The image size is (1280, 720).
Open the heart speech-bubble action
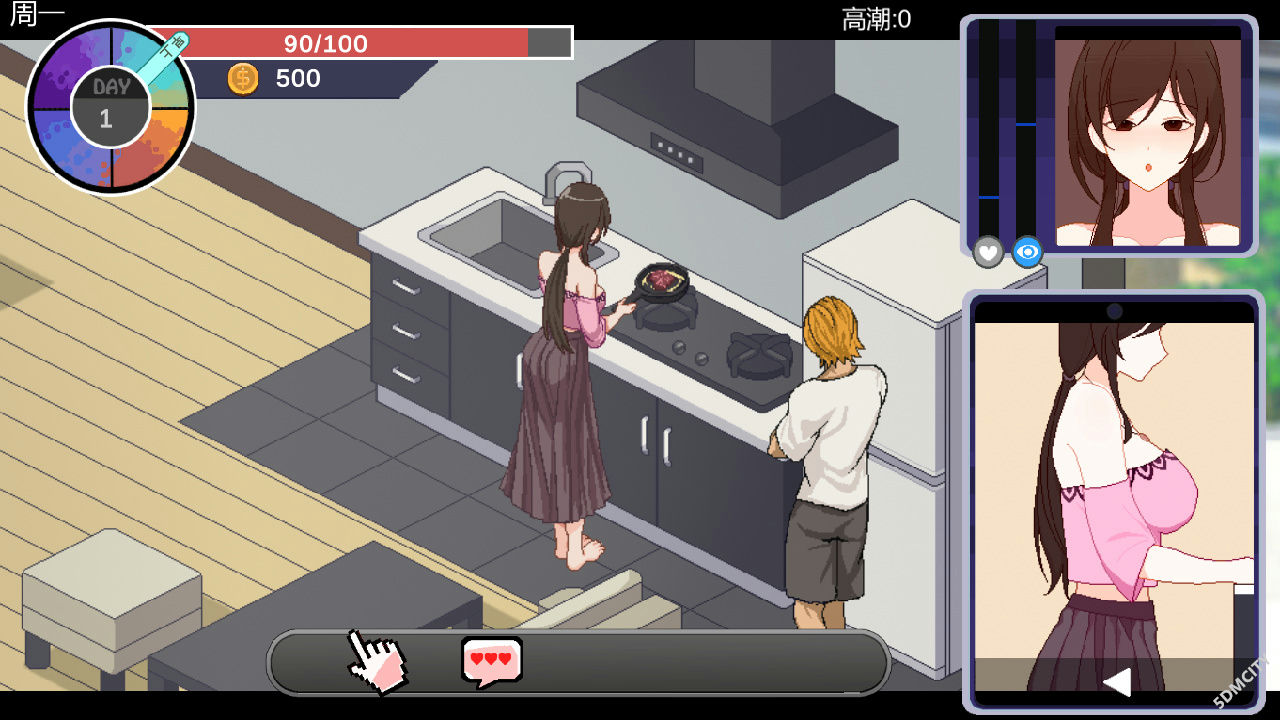(x=489, y=658)
